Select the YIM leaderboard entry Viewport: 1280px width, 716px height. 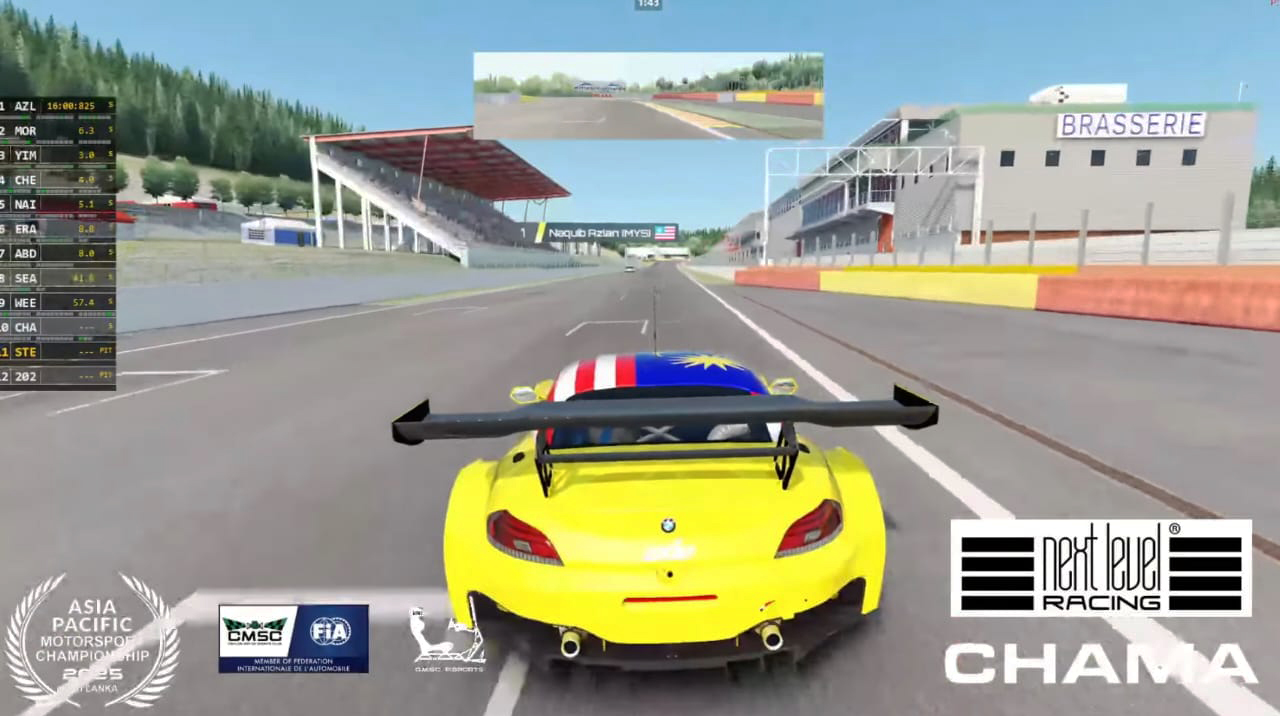[x=57, y=155]
